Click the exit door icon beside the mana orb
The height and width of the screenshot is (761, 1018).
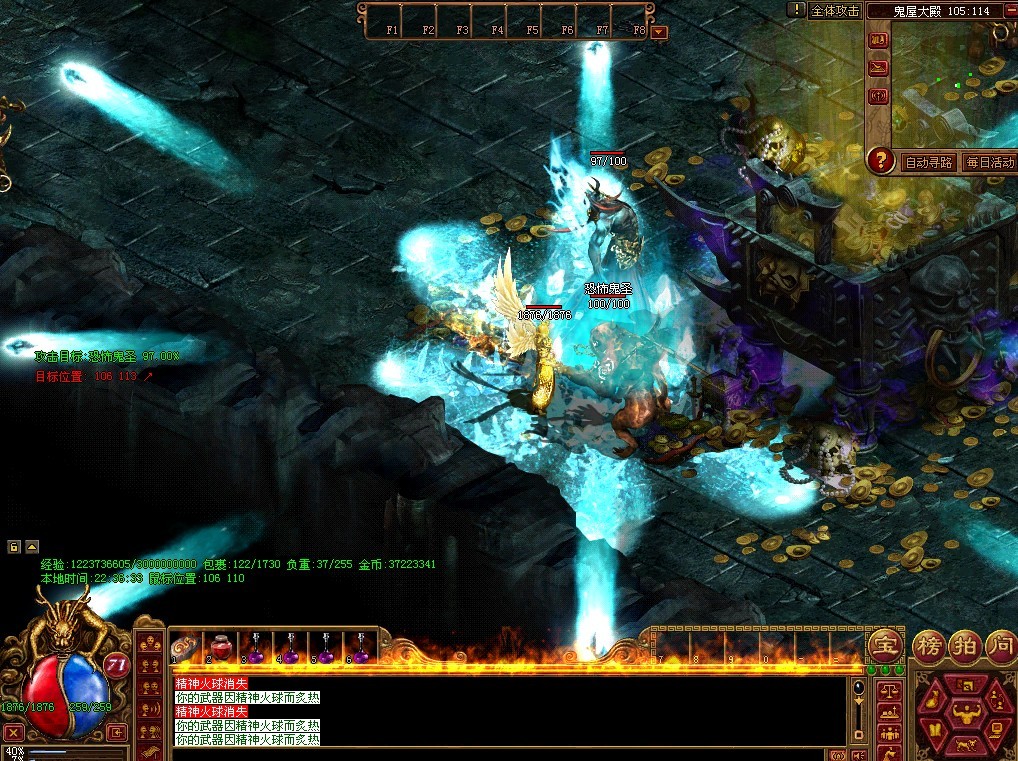tap(117, 732)
